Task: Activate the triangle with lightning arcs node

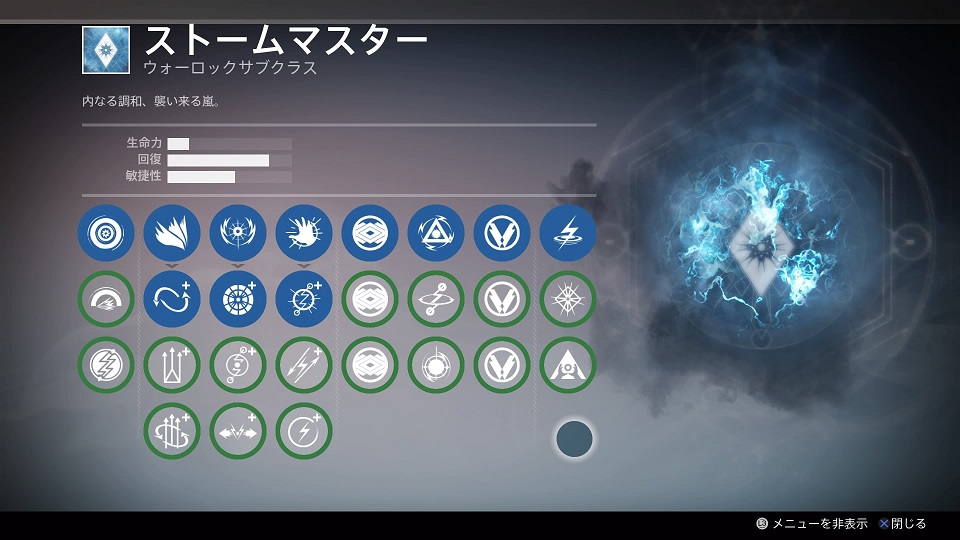Action: coord(436,234)
